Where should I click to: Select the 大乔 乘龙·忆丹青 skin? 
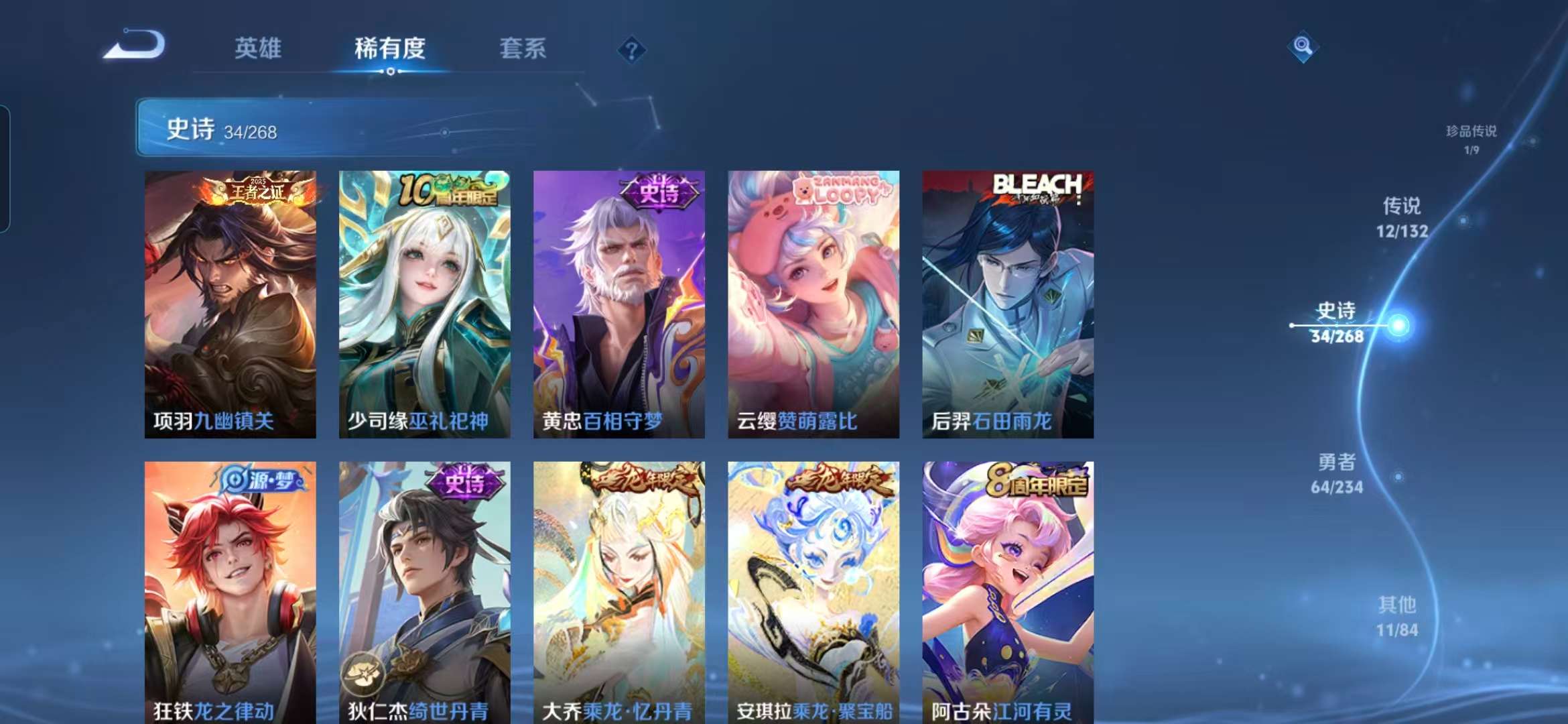tap(617, 590)
